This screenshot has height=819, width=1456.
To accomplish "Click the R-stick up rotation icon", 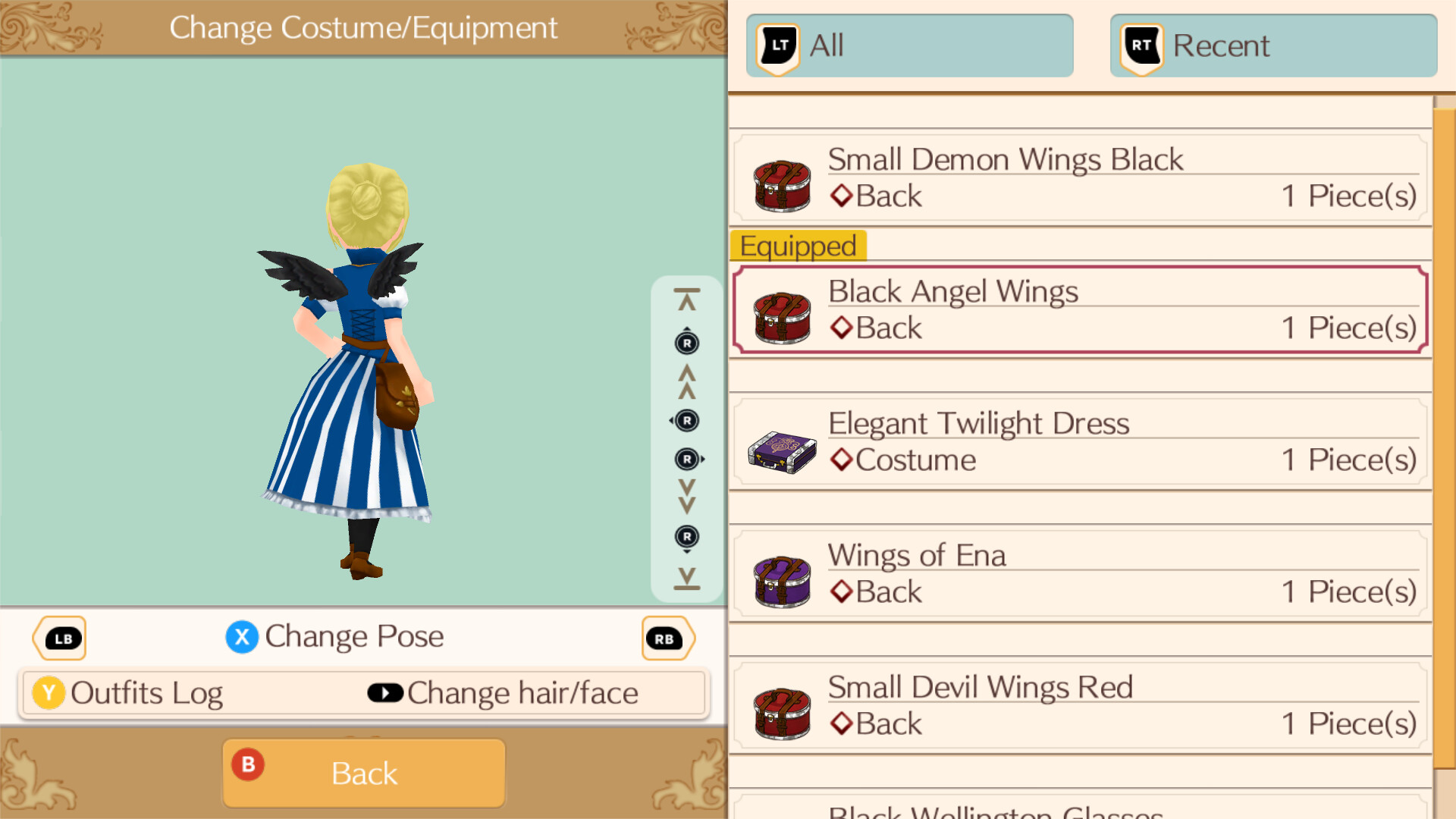I will pos(686,343).
